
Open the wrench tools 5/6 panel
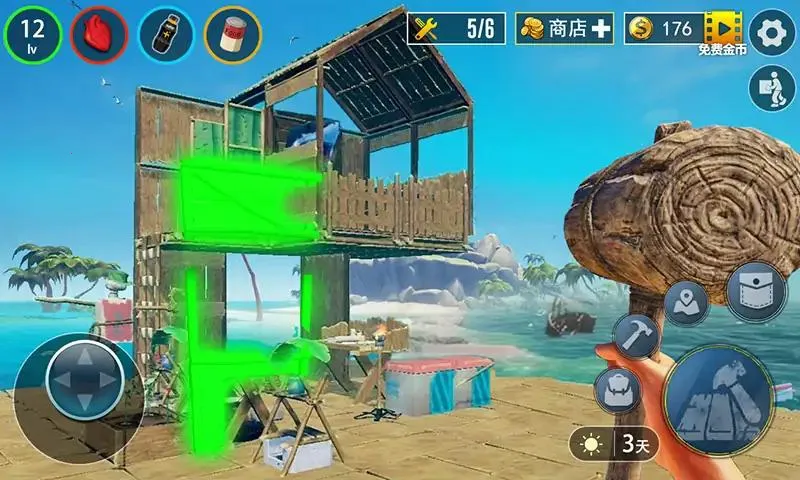[456, 29]
